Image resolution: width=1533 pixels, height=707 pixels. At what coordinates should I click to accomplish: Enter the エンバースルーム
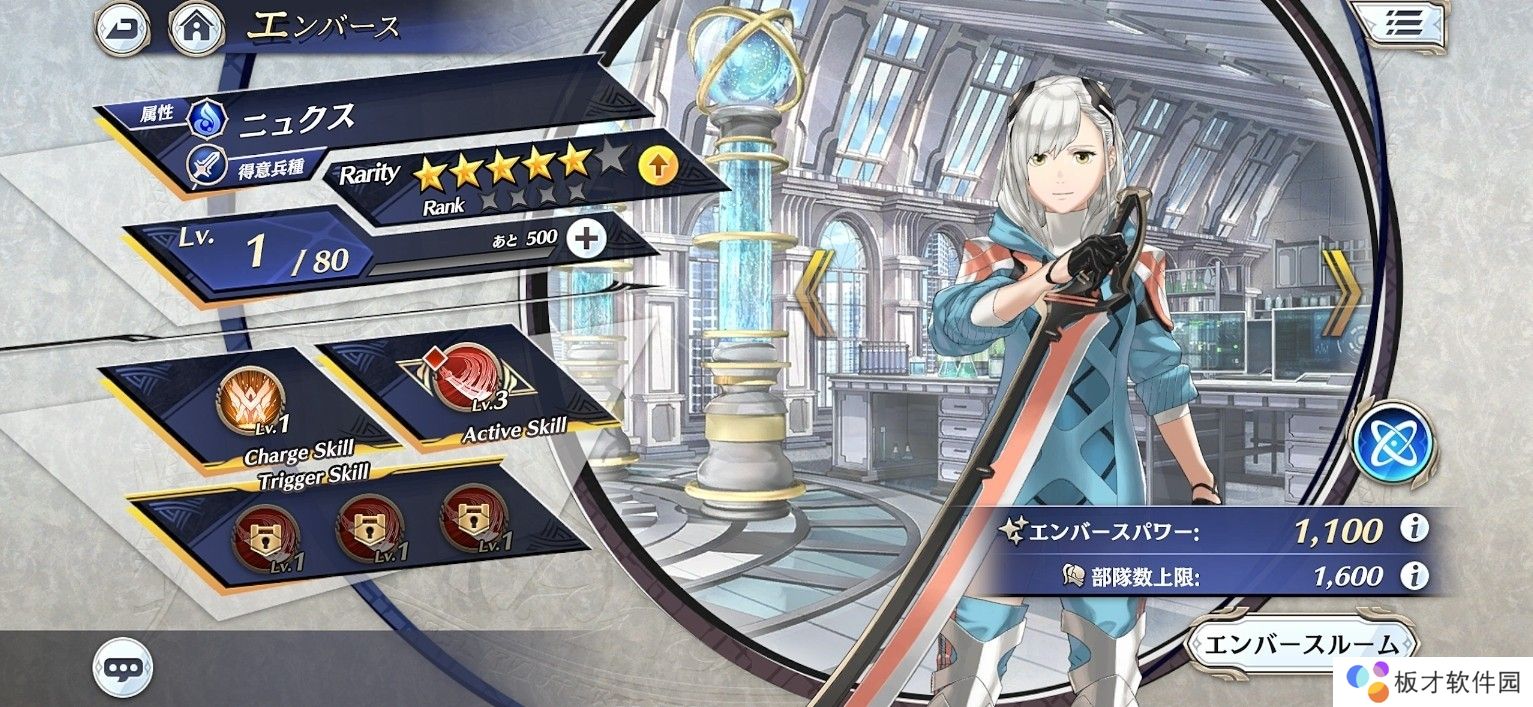(x=1302, y=644)
